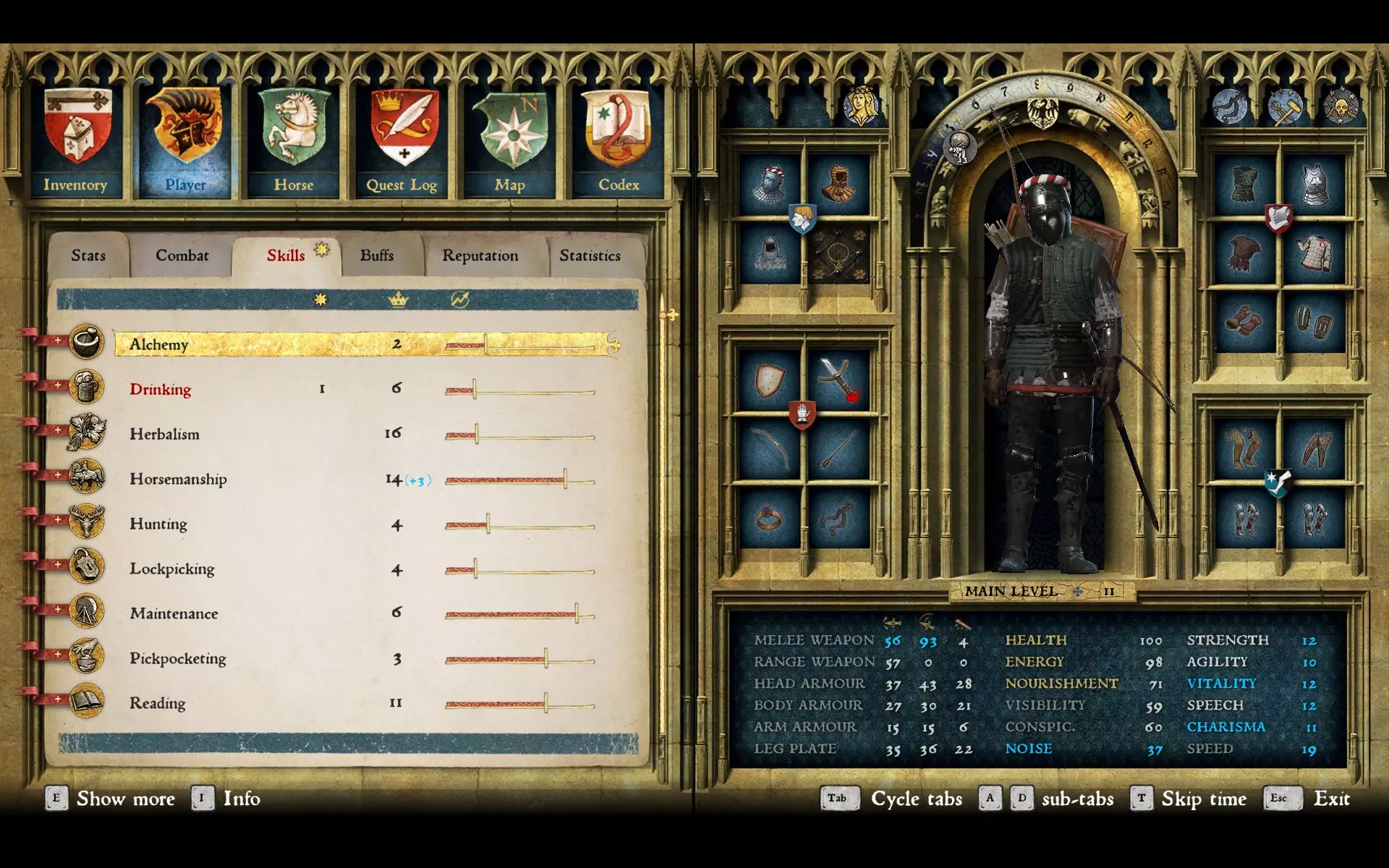This screenshot has height=868, width=1389.
Task: Switch to the Horse menu
Action: (x=294, y=142)
